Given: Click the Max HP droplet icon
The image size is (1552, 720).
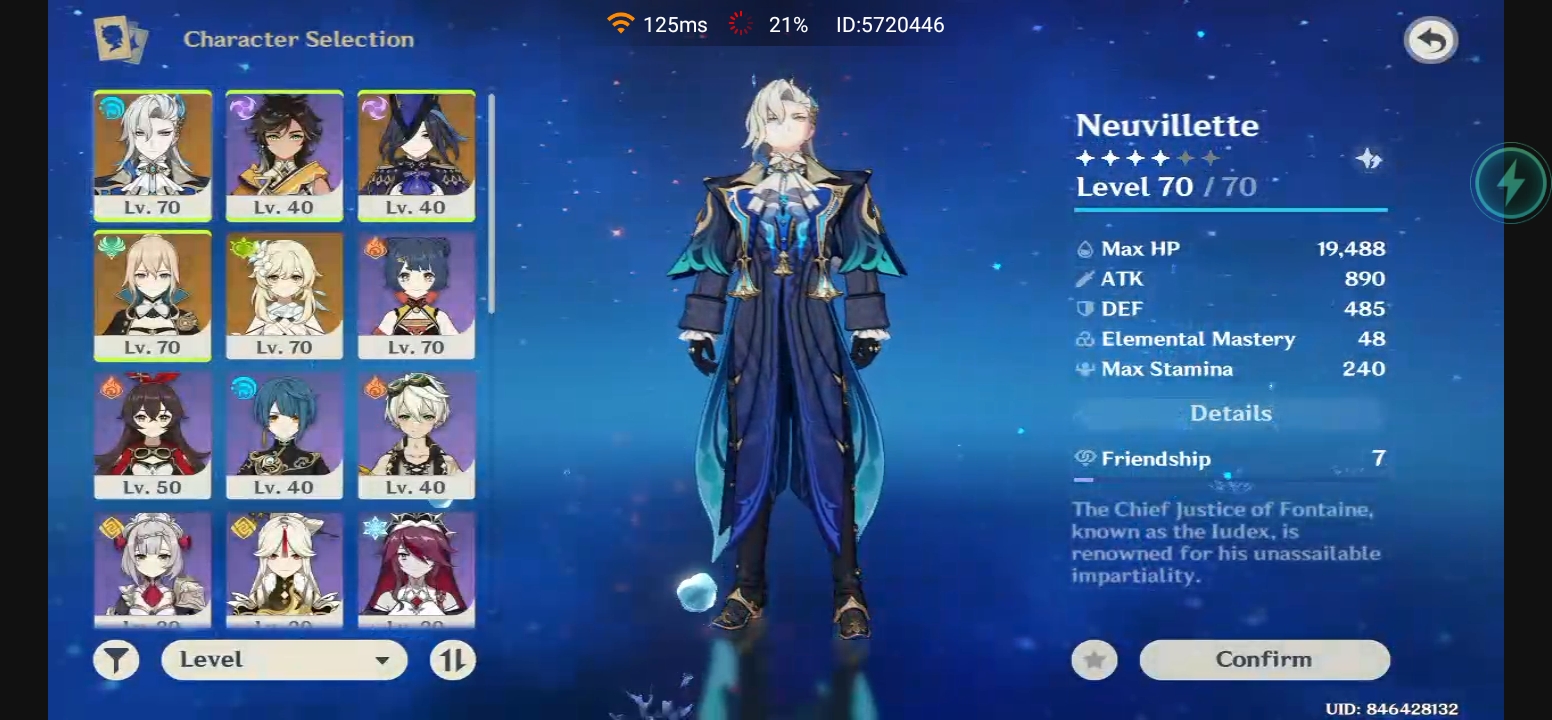Looking at the screenshot, I should point(1087,248).
